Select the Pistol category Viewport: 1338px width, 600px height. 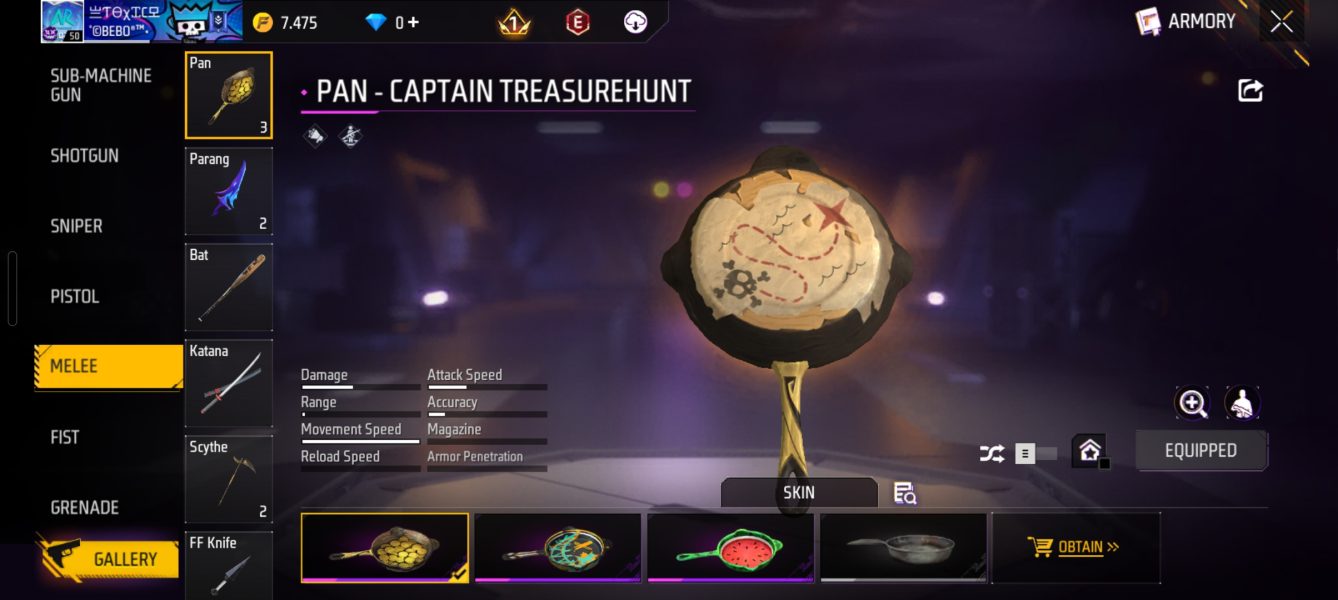75,296
